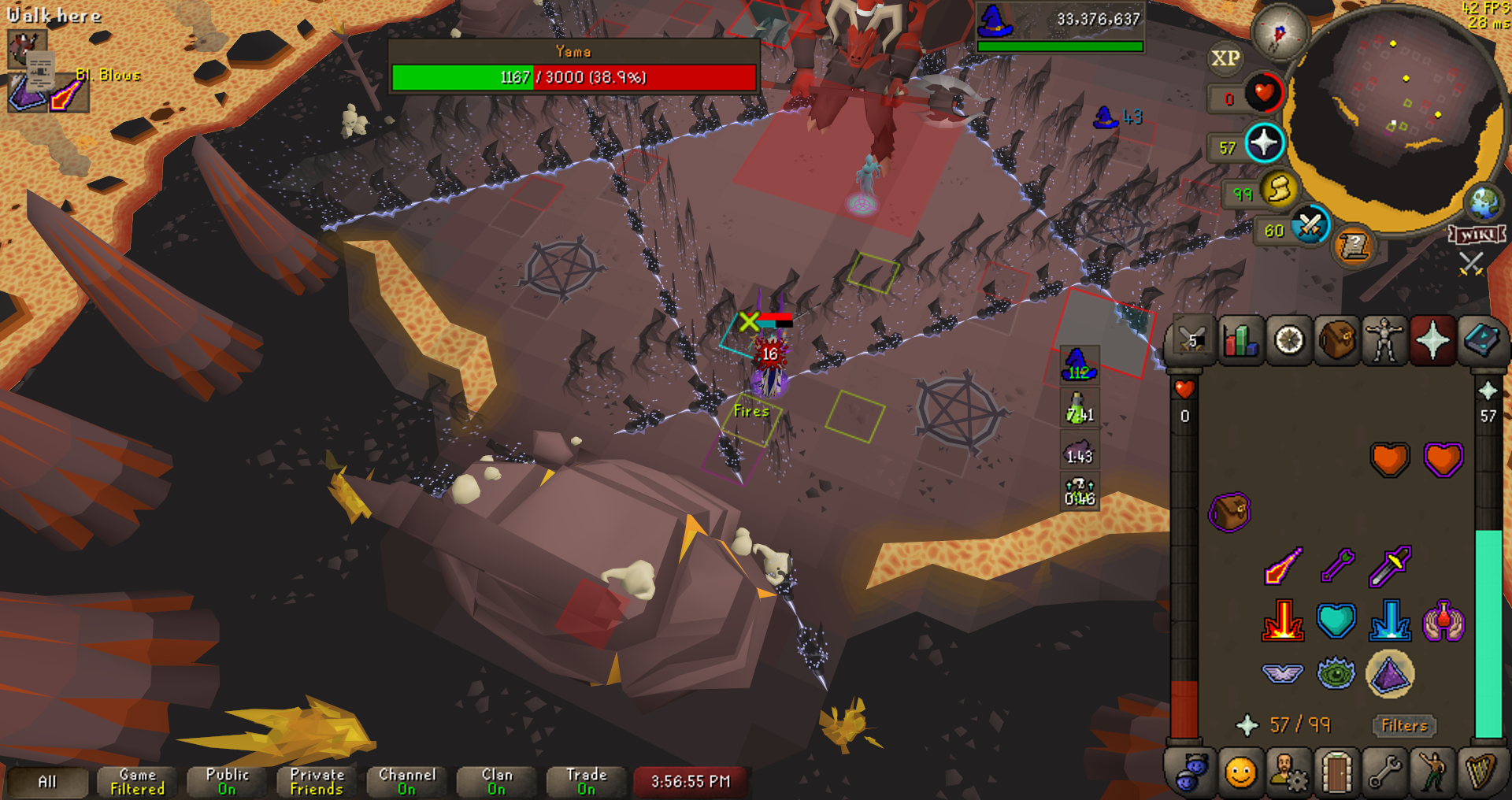The image size is (1512, 800).
Task: Activate the green eye prayer icon
Action: coord(1336,674)
